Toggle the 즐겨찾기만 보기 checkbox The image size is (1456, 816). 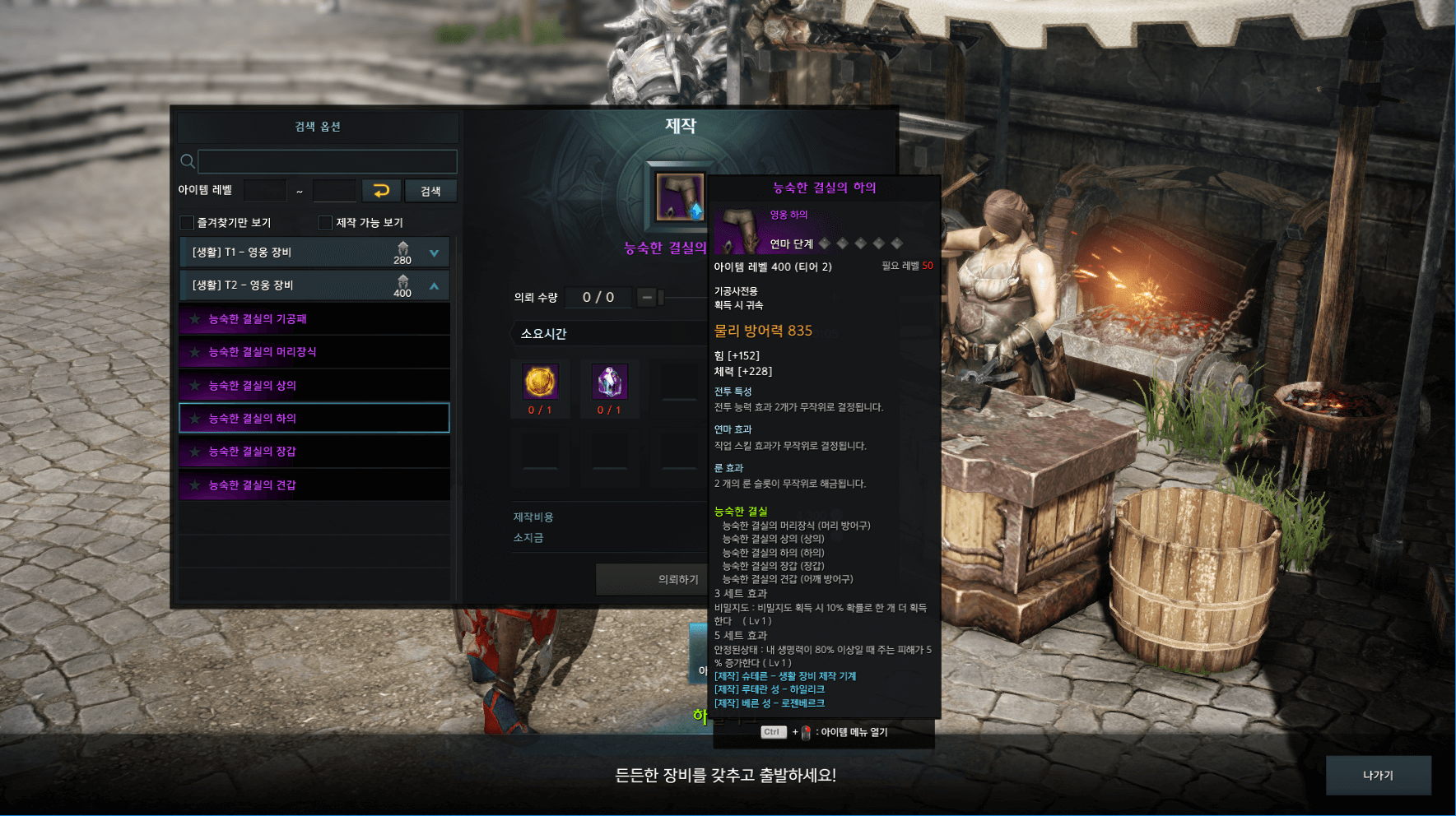tap(188, 223)
